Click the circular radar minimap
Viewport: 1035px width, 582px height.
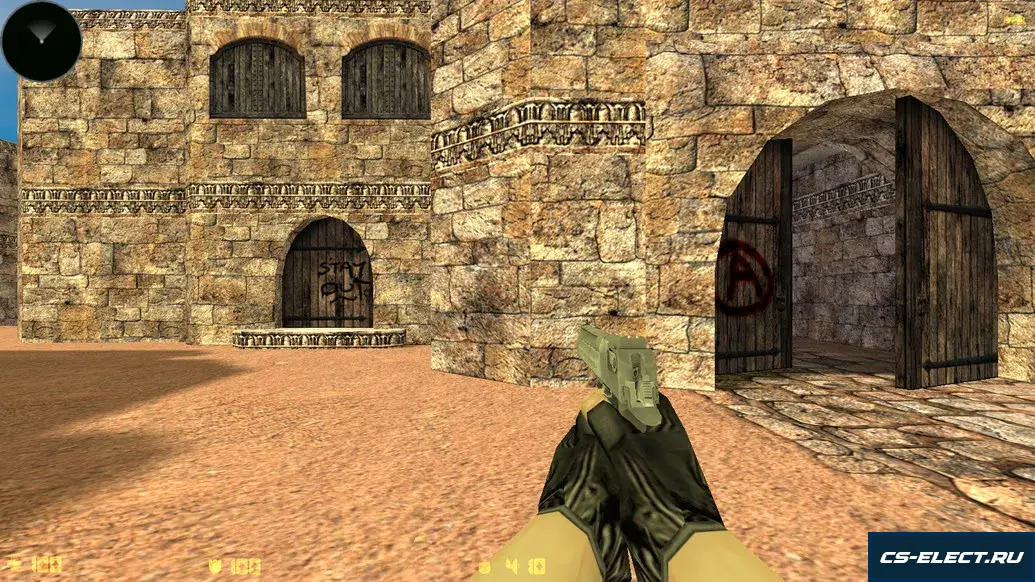coord(42,41)
